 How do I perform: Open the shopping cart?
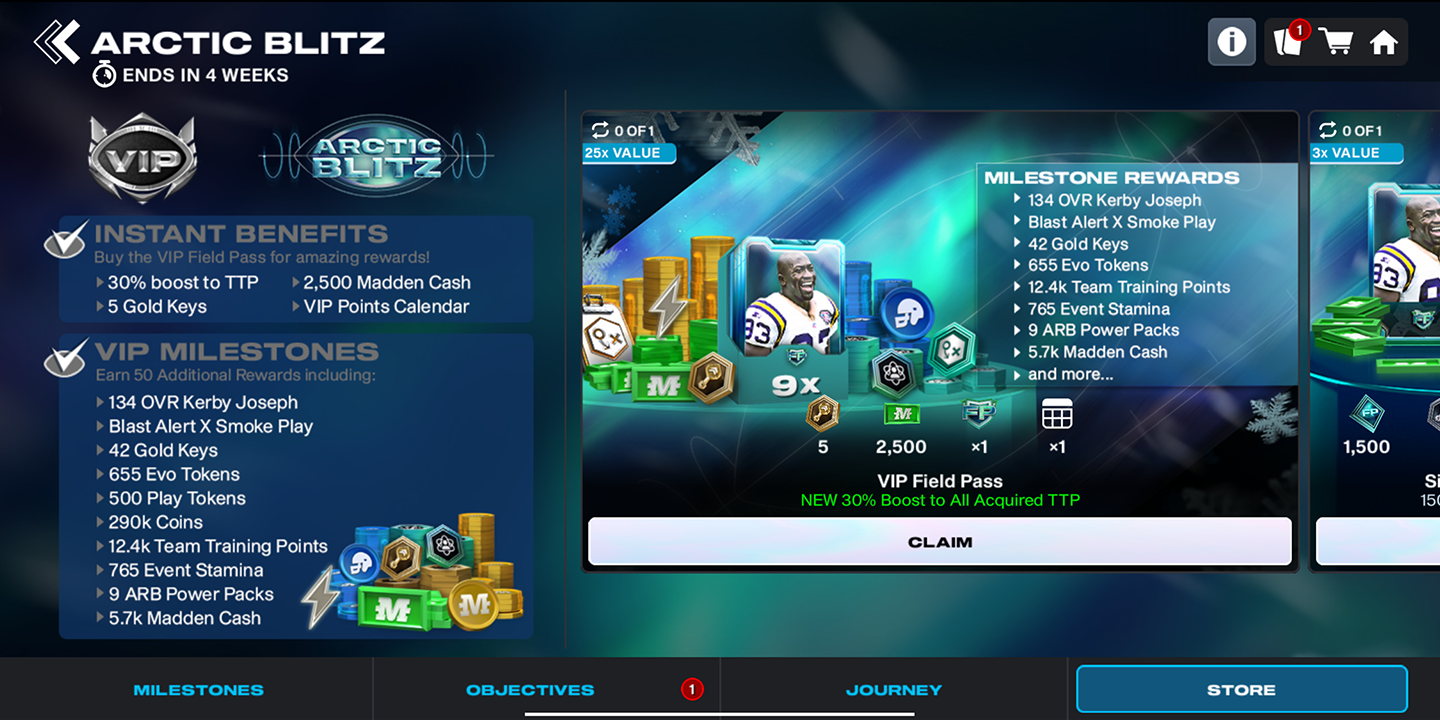1337,42
